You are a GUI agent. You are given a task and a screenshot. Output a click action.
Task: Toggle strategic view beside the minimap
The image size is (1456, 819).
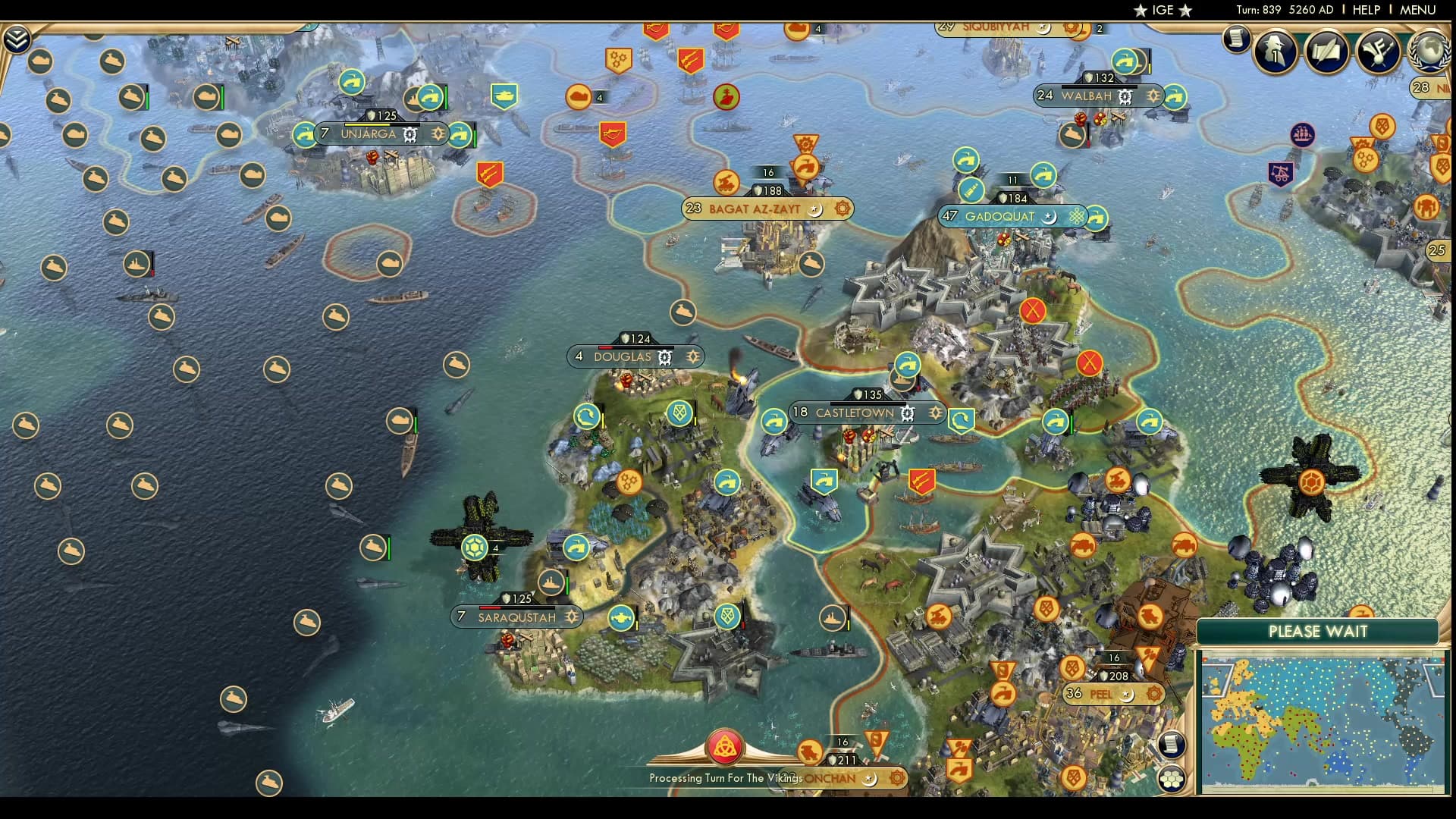tap(1172, 777)
